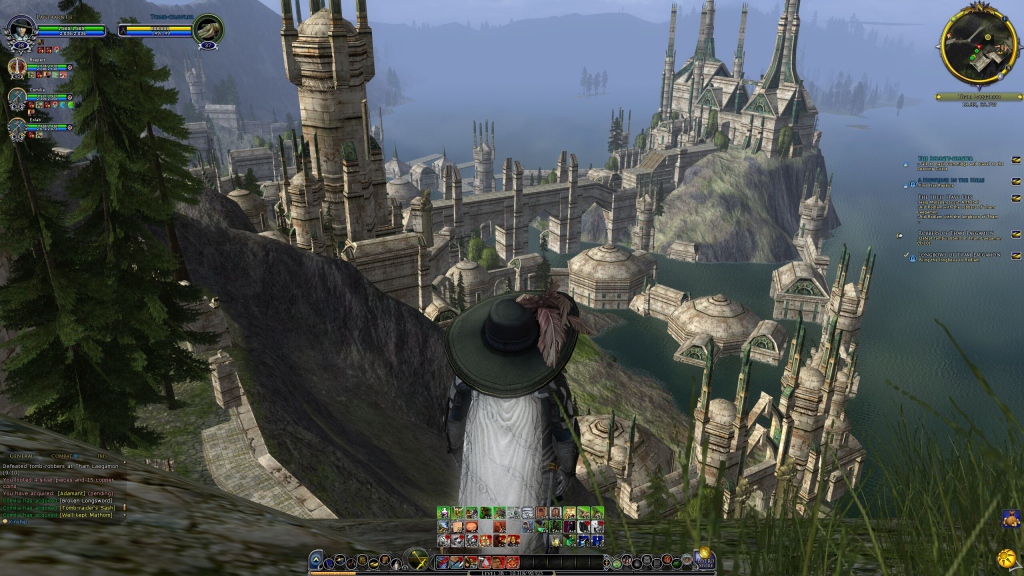Select the first fellowship member portrait
This screenshot has height=576, width=1024.
tap(17, 68)
